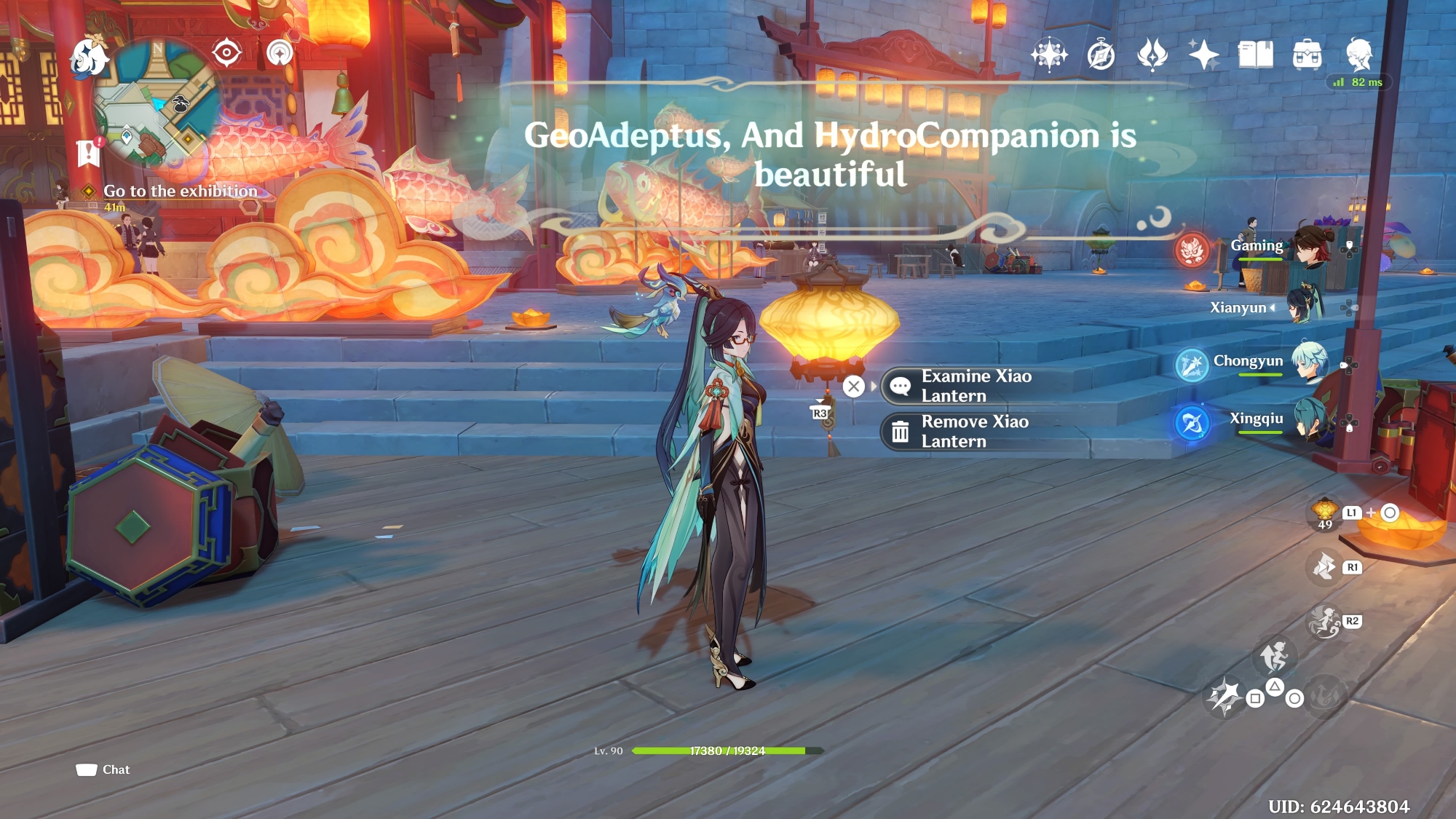The image size is (1456, 819).
Task: Use the Xiao Lantern gadget slot
Action: tap(1324, 513)
